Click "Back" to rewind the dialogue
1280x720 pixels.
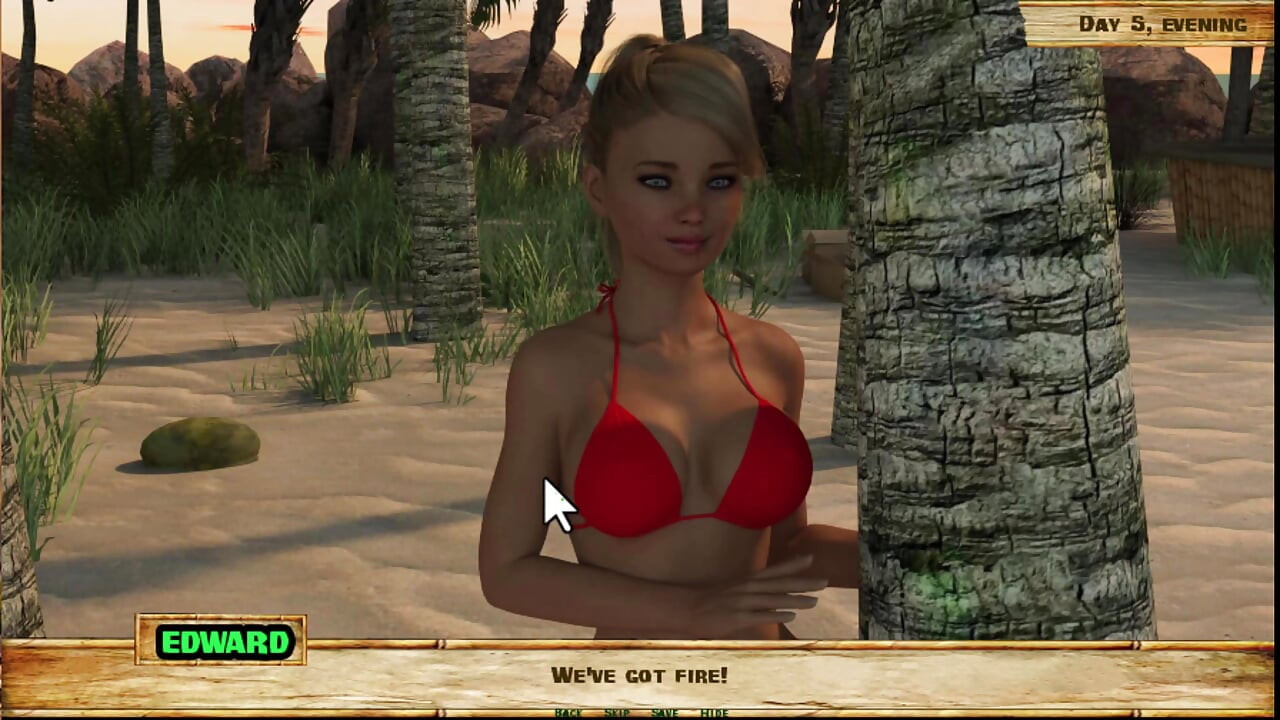coord(569,715)
